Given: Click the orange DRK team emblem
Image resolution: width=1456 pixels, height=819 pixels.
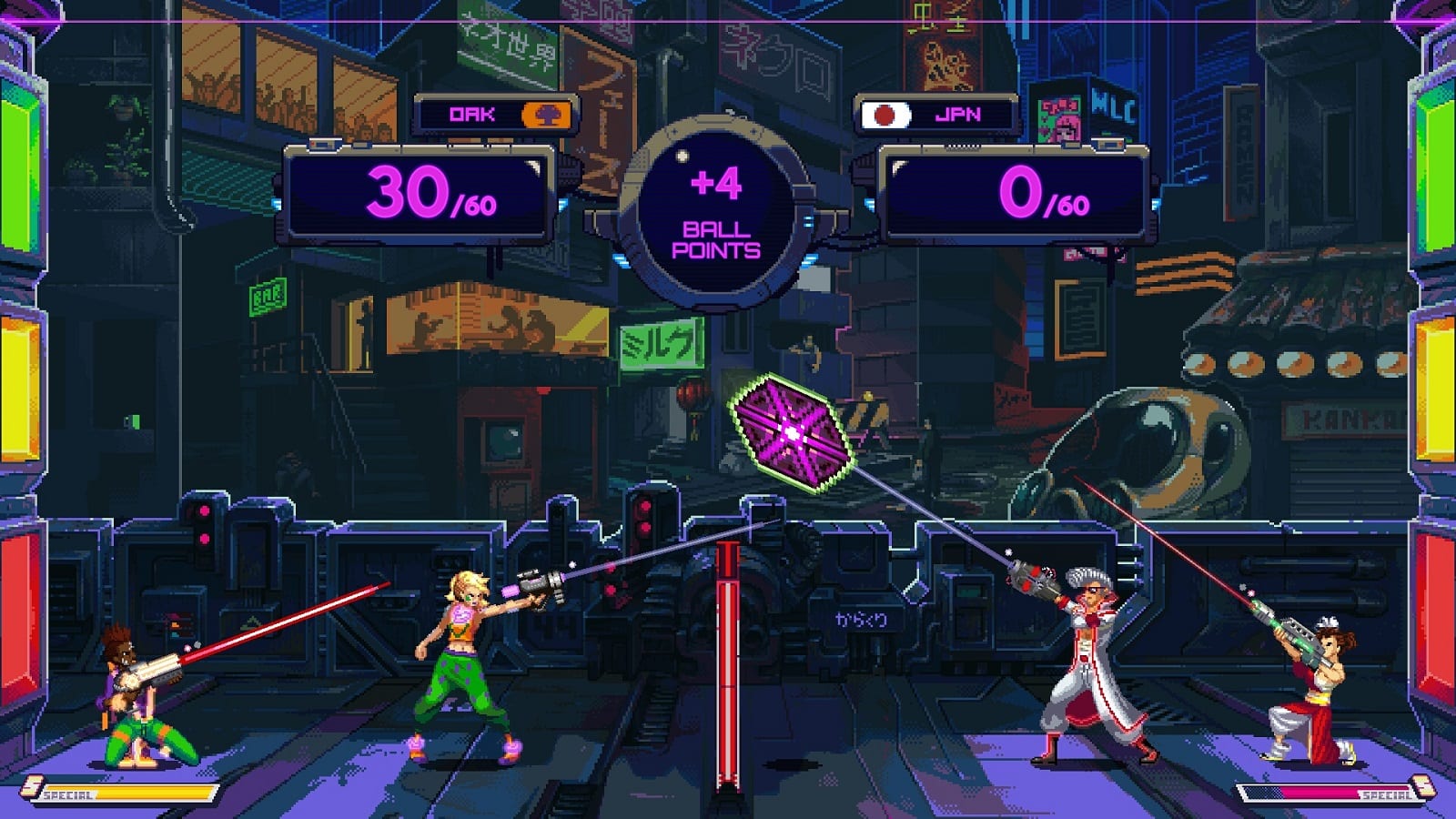Looking at the screenshot, I should (x=546, y=116).
